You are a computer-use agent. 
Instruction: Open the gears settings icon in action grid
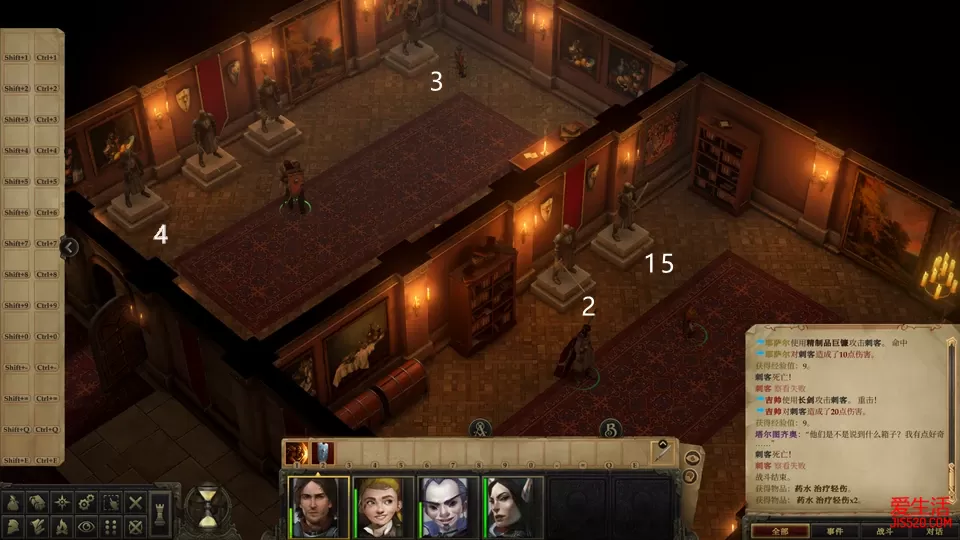coord(88,501)
